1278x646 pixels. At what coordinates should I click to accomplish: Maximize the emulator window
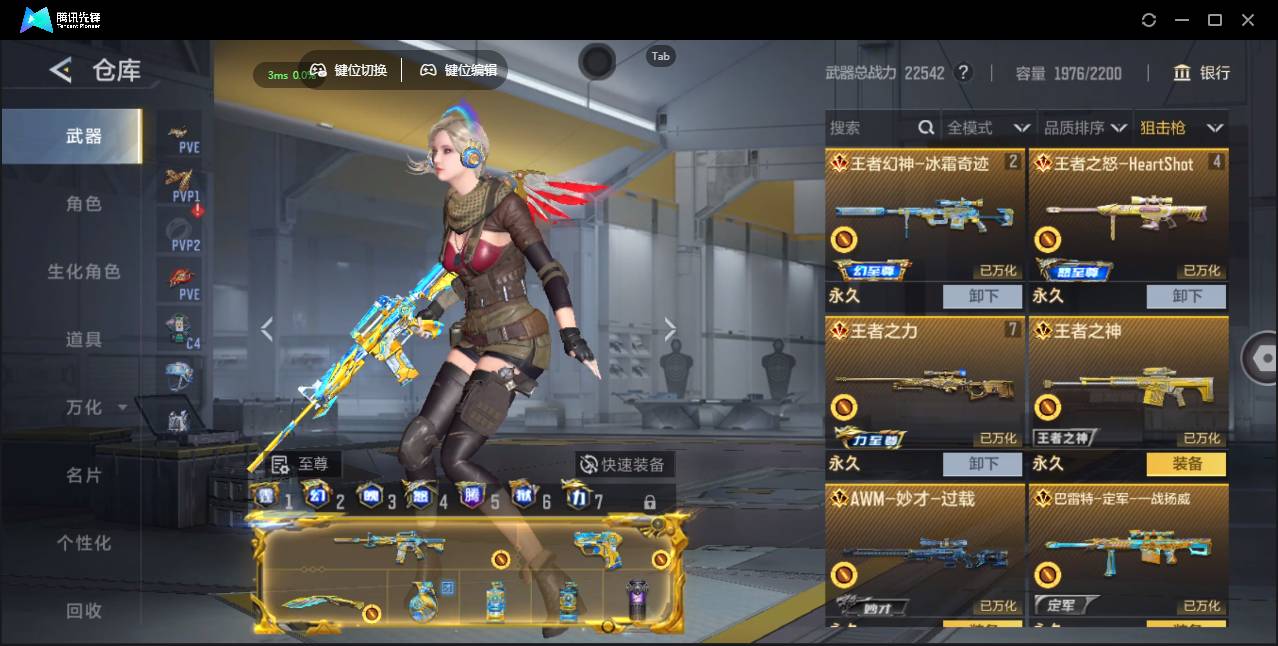[x=1215, y=20]
